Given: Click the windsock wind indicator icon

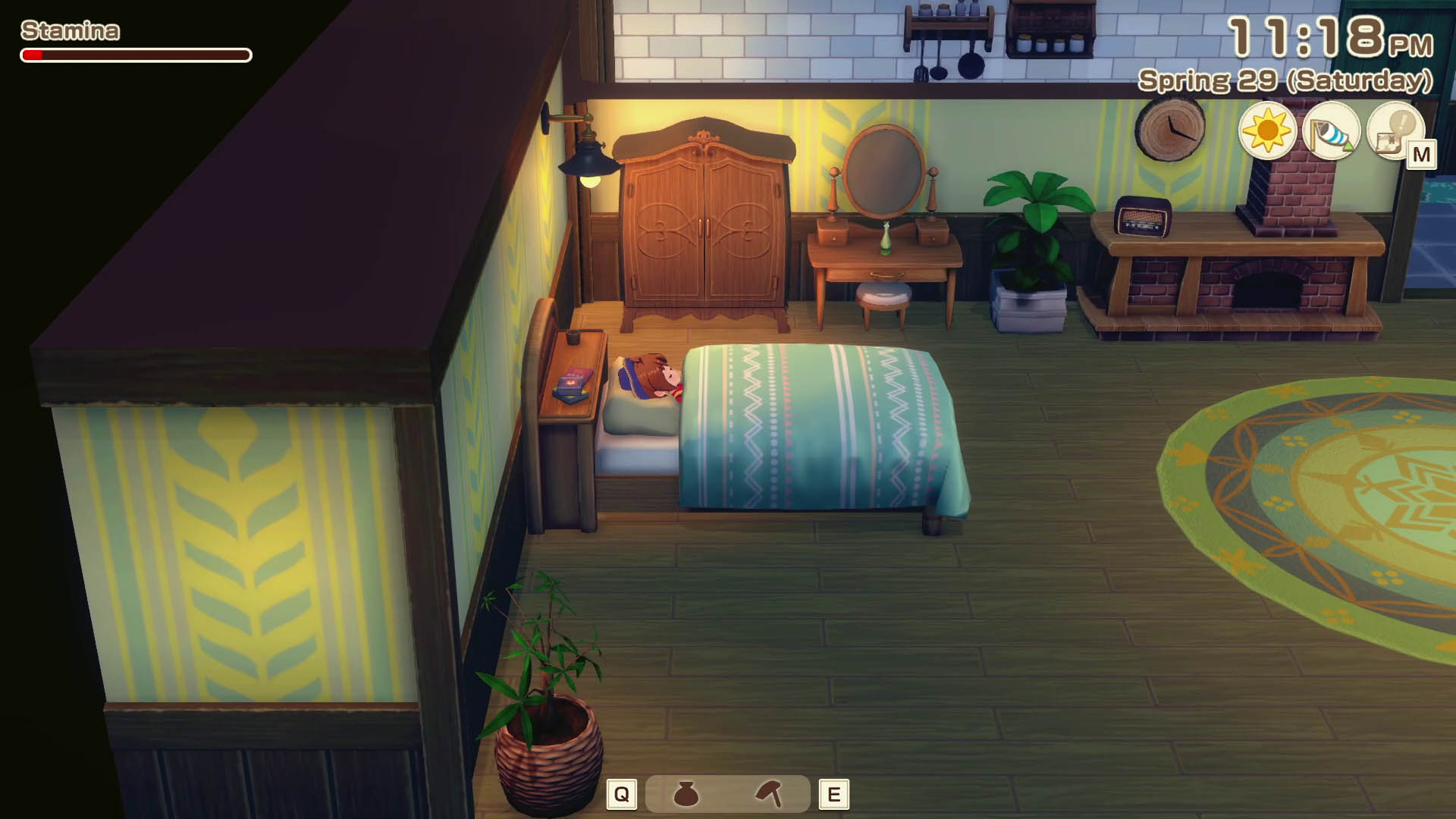Looking at the screenshot, I should tap(1331, 130).
